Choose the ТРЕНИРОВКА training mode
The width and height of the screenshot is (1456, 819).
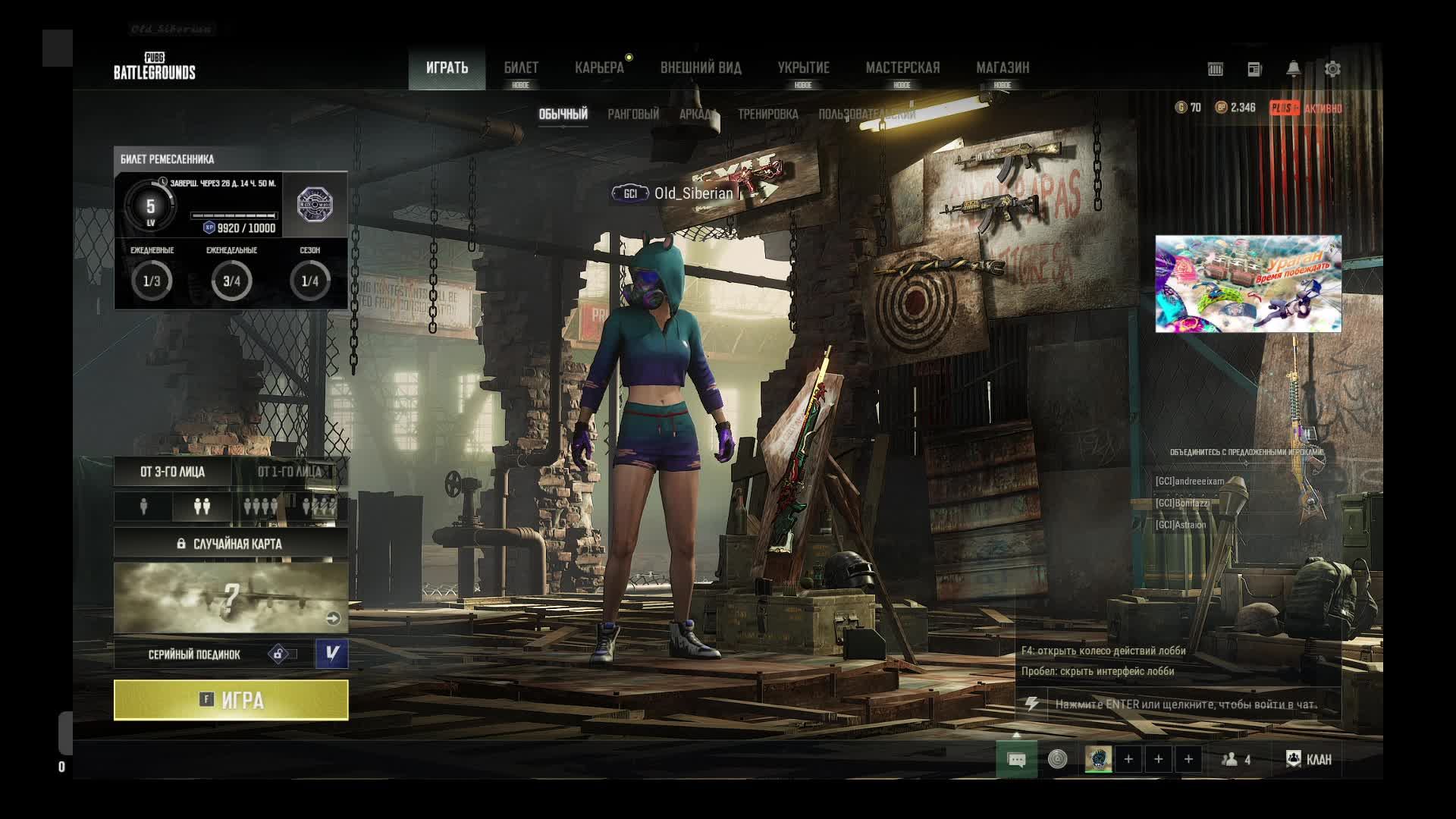click(767, 115)
